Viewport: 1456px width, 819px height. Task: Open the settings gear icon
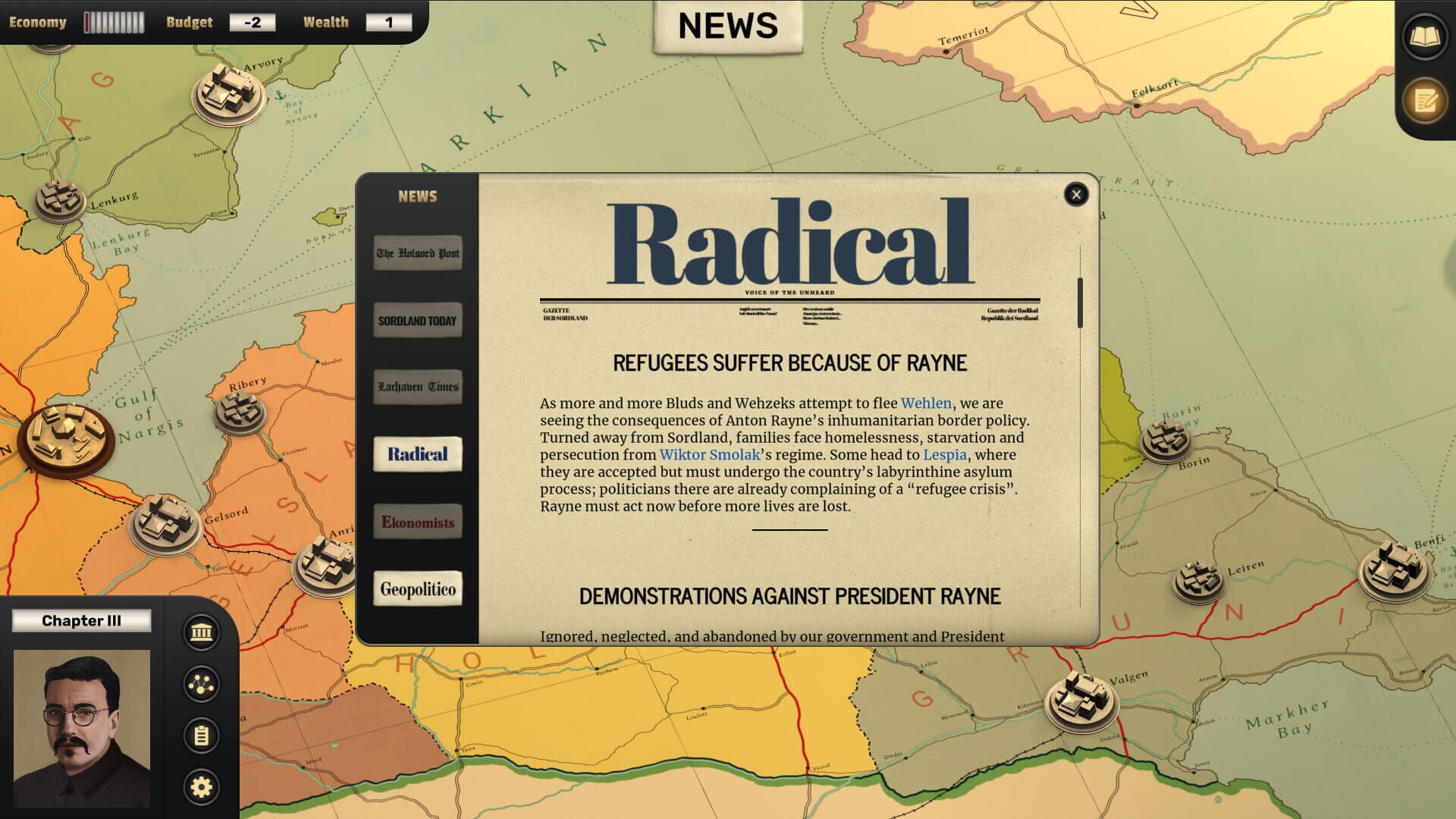tap(200, 786)
